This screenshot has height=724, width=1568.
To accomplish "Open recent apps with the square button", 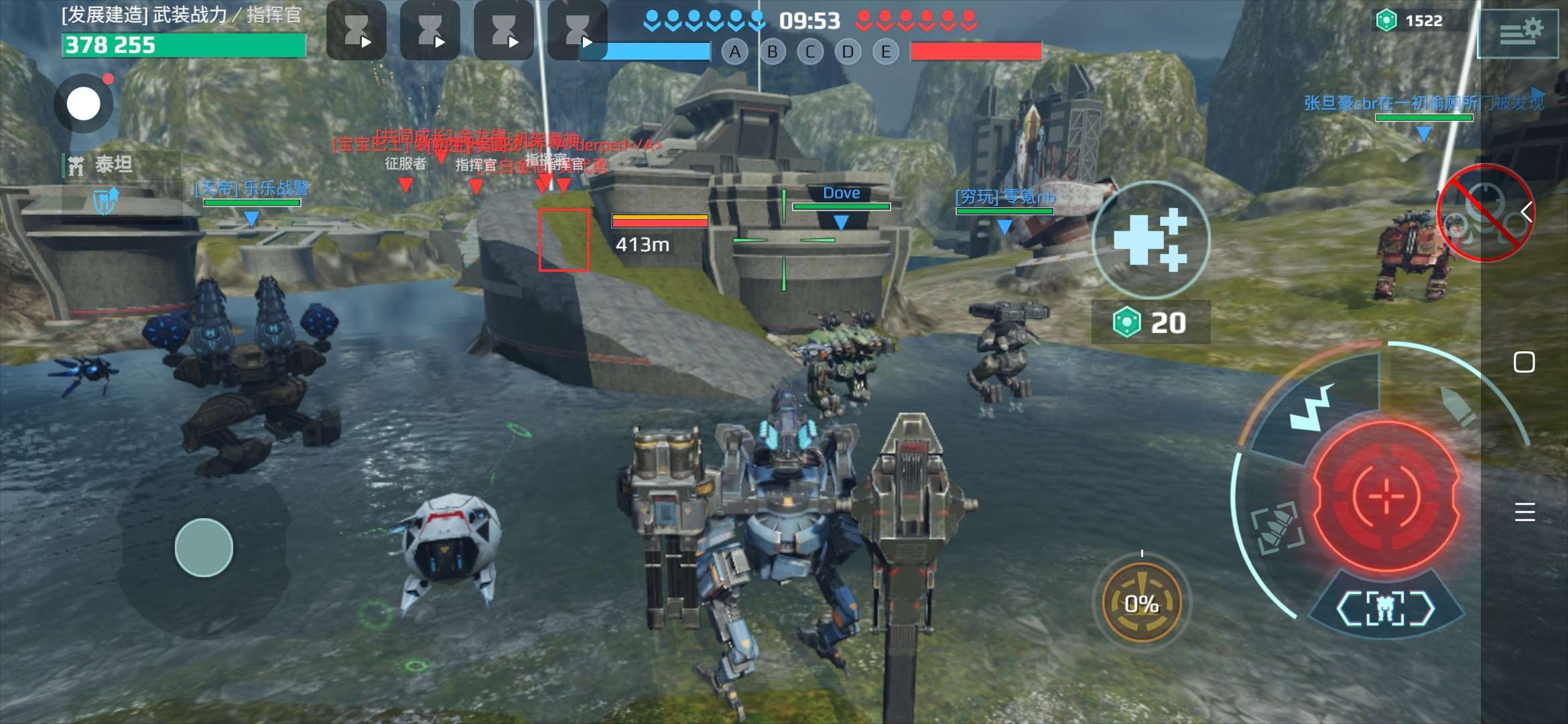I will tap(1524, 362).
